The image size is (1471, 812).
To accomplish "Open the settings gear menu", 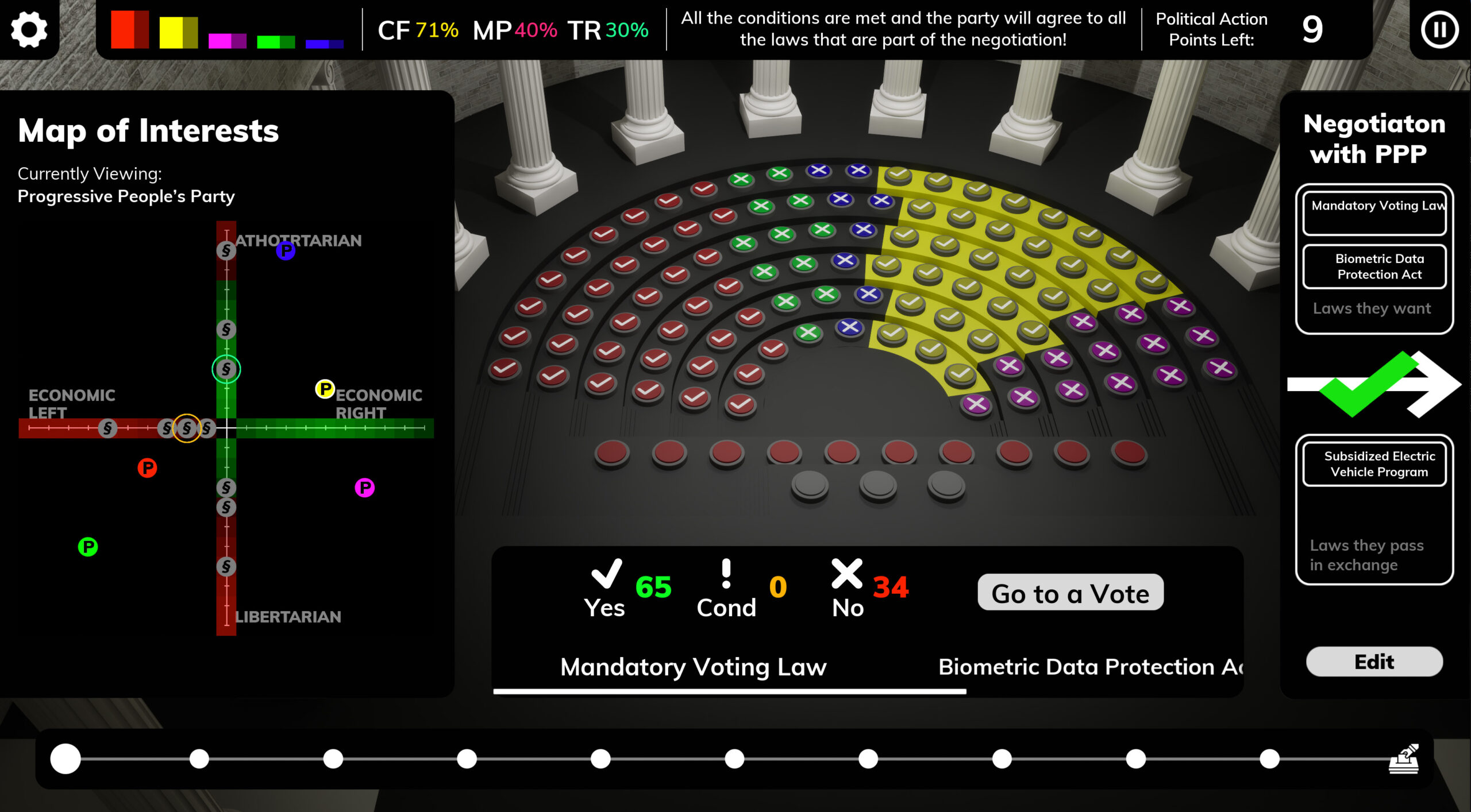I will (29, 29).
